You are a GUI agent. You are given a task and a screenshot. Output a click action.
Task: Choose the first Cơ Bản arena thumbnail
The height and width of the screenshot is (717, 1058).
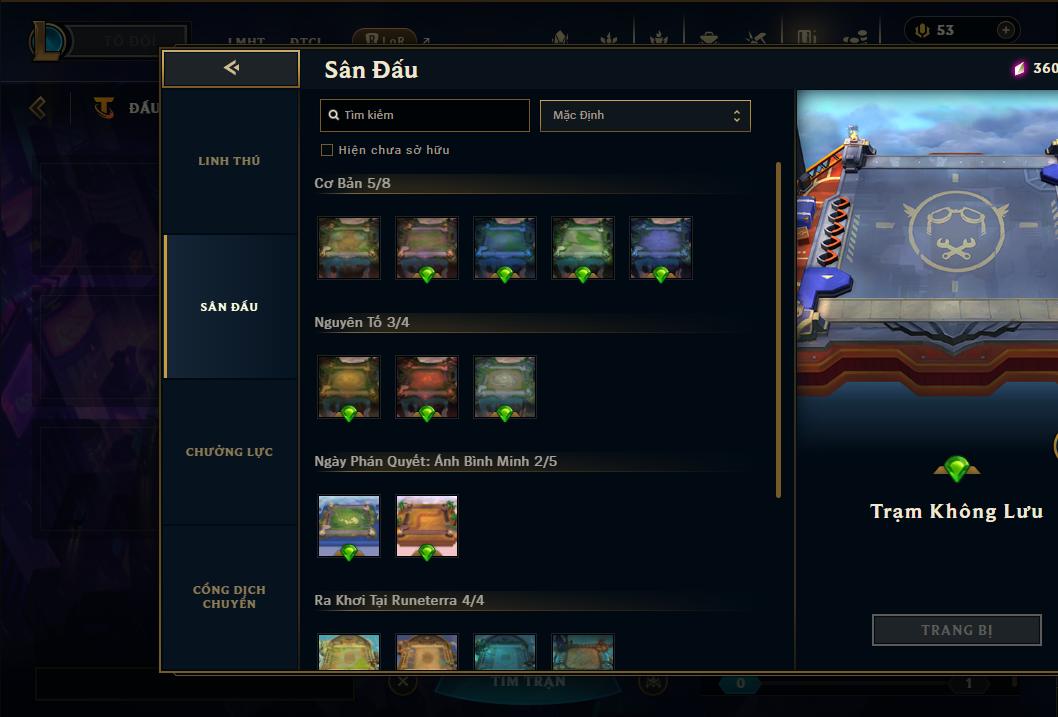click(349, 248)
